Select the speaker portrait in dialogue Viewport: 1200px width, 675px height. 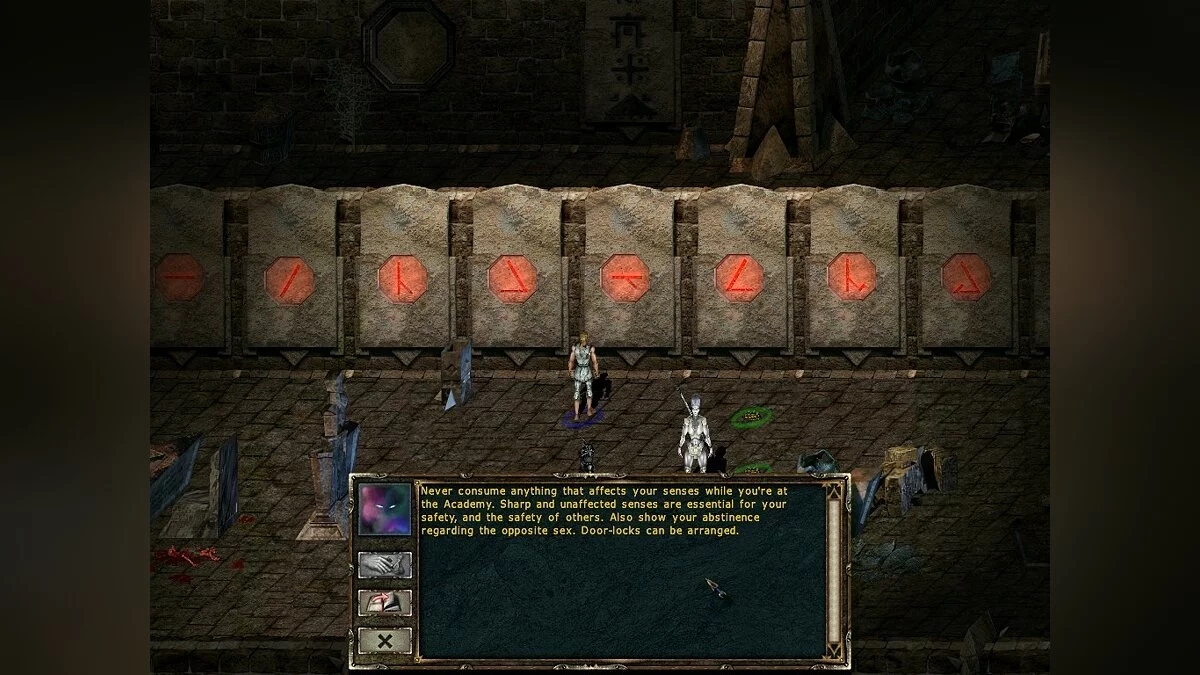385,510
